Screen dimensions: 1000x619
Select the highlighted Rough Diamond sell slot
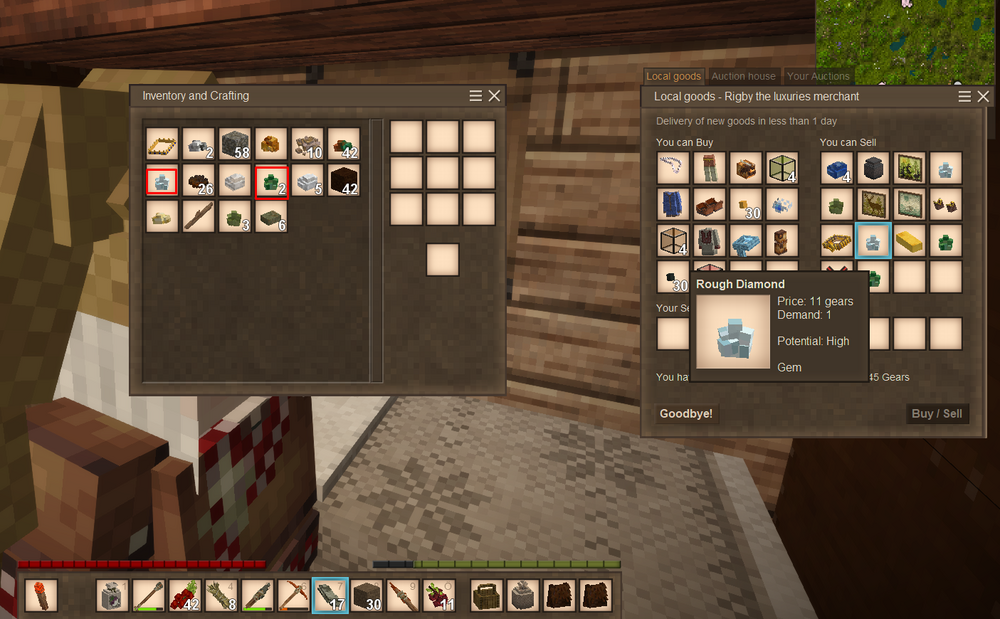tap(873, 240)
